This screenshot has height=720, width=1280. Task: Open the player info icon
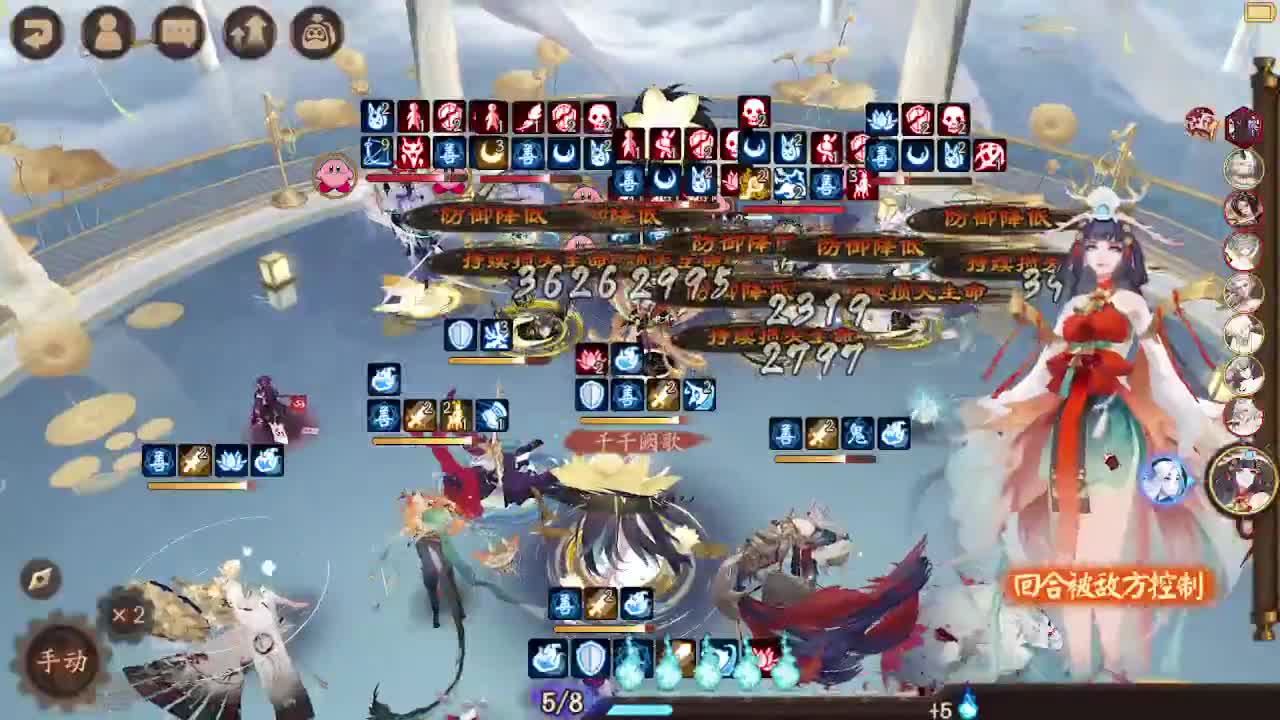(x=108, y=31)
